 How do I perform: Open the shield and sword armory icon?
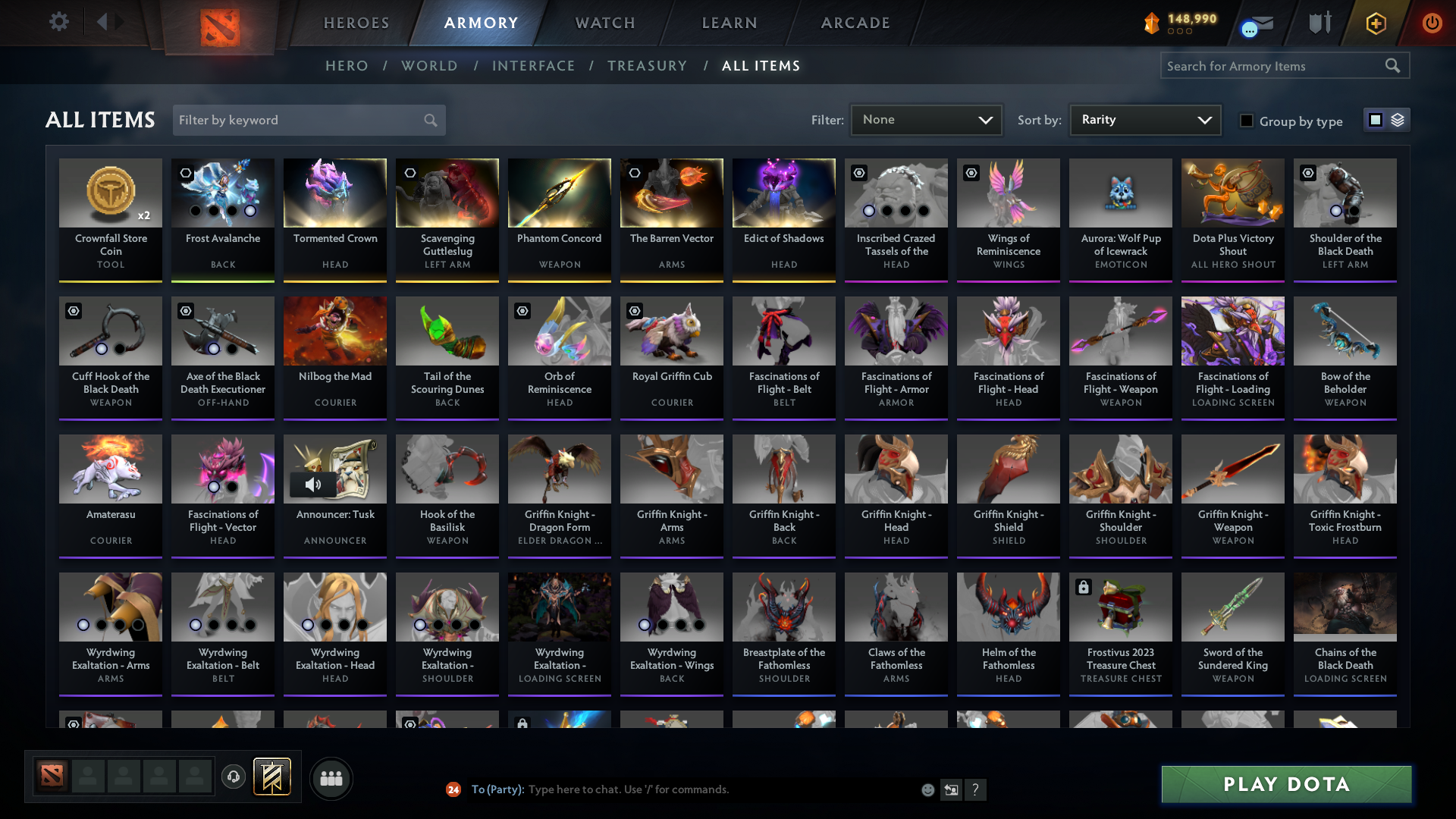coord(1319,23)
